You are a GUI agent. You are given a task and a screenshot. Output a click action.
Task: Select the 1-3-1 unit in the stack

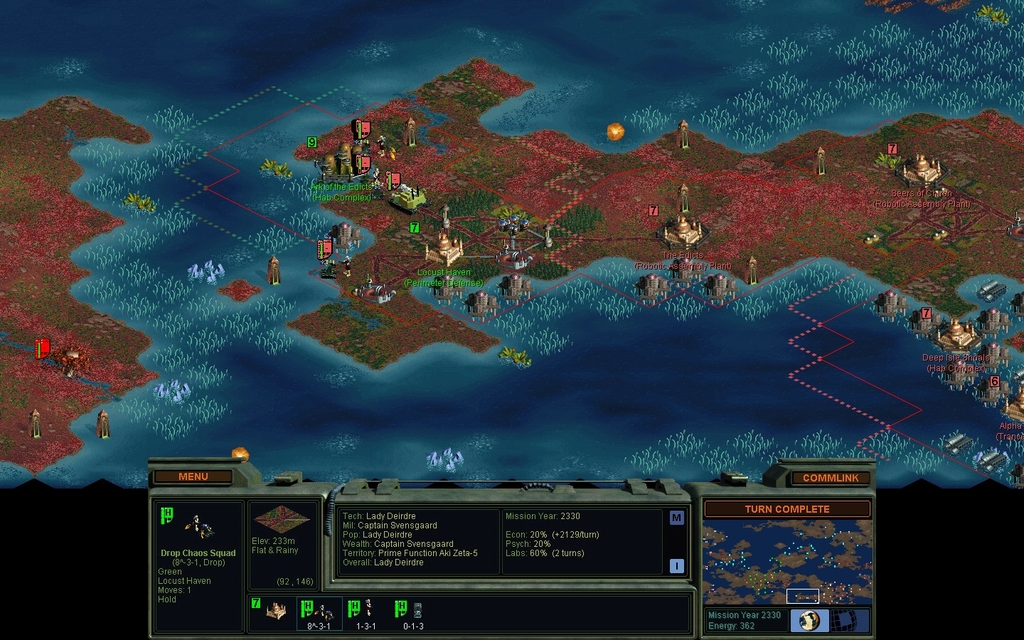(x=365, y=611)
